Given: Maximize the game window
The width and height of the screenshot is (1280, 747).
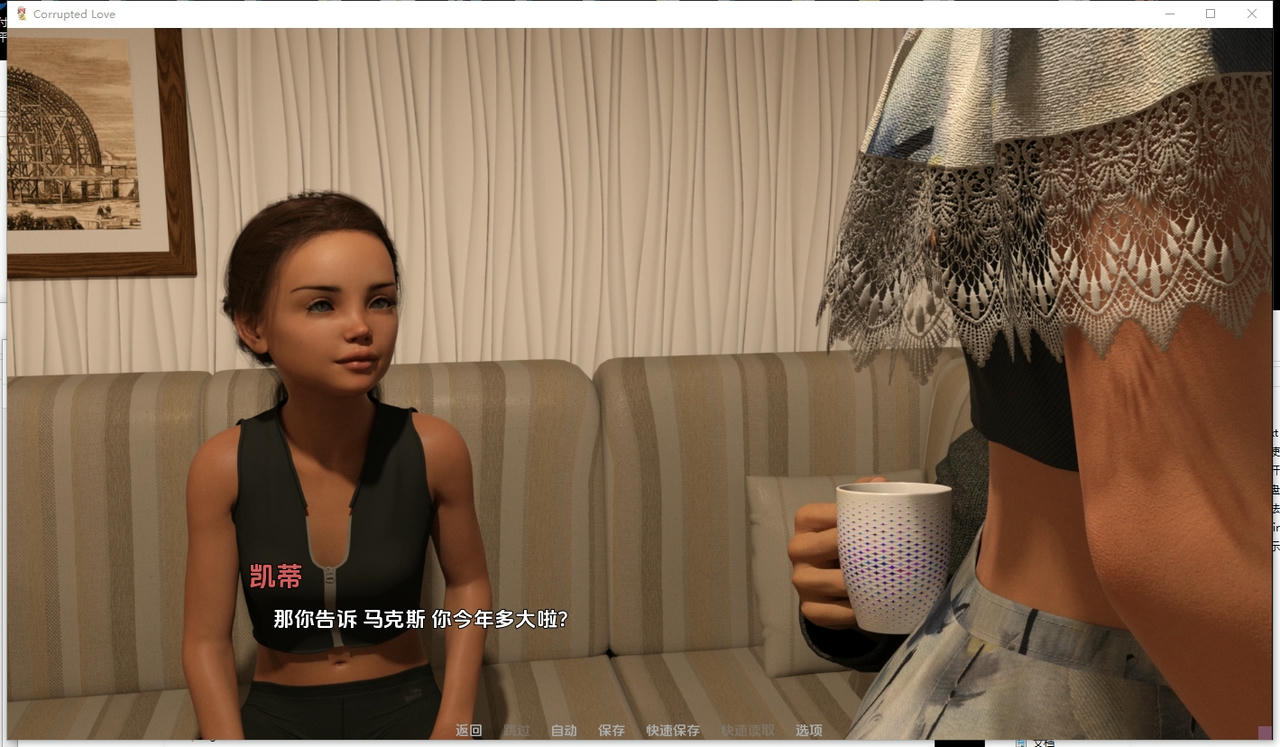Looking at the screenshot, I should 1211,14.
